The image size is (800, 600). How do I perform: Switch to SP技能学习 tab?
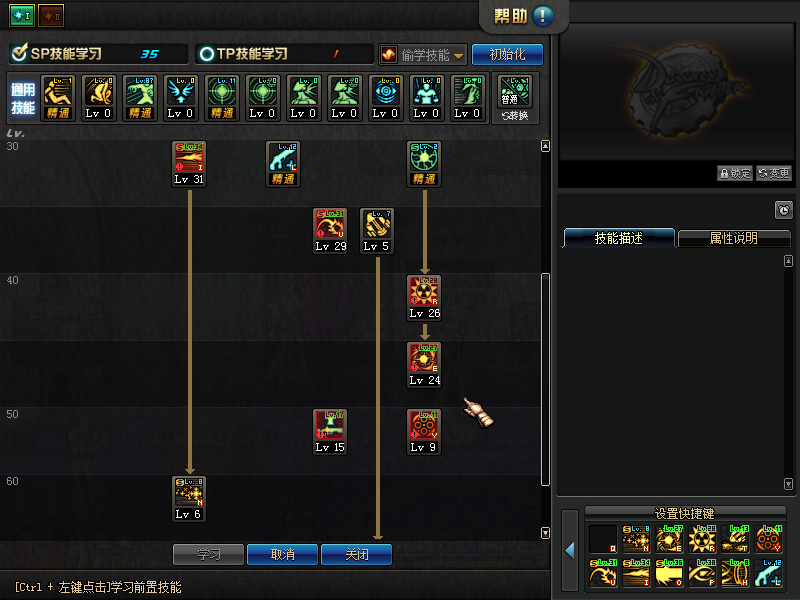click(97, 54)
